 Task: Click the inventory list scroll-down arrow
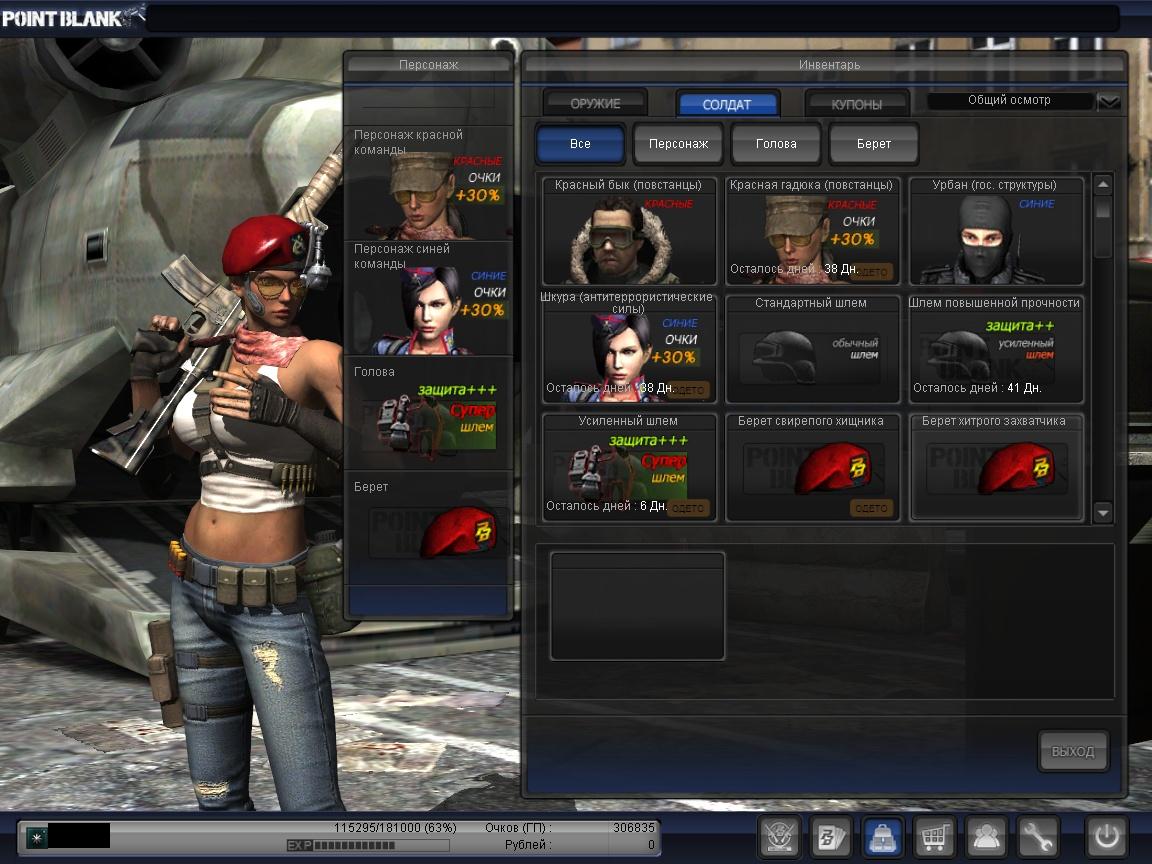coord(1103,513)
